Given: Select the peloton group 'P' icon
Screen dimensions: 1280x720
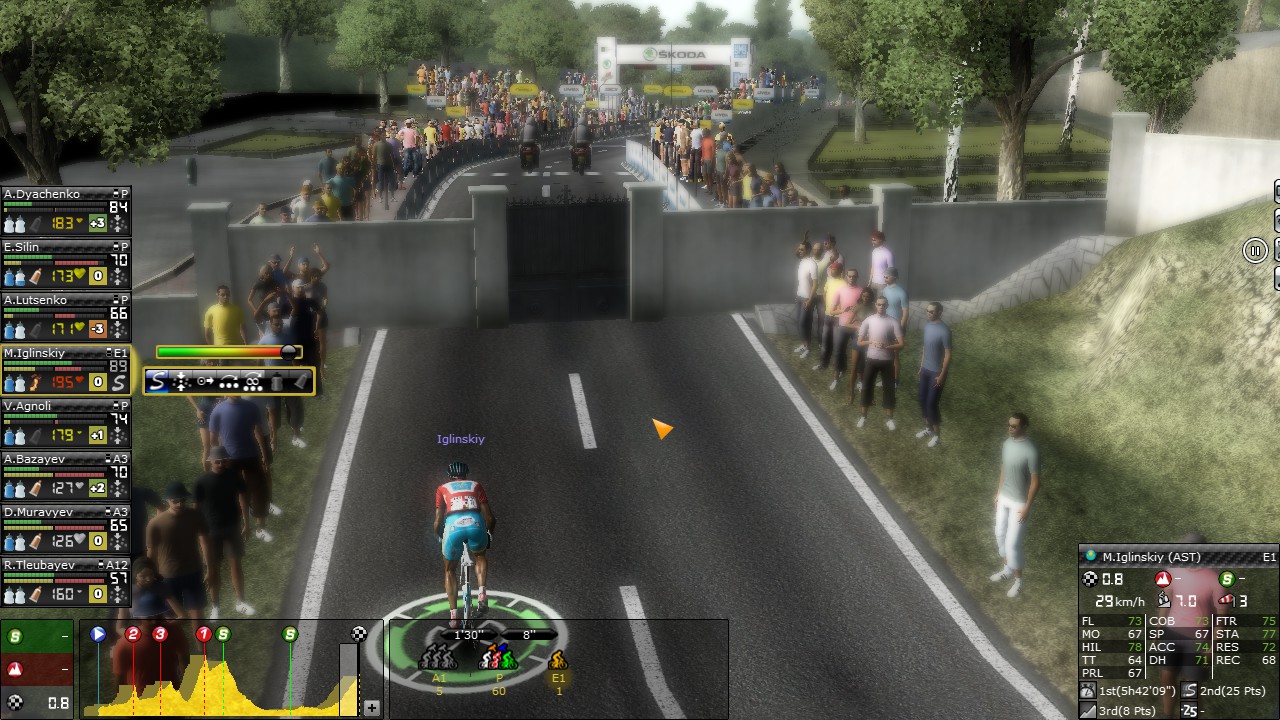Looking at the screenshot, I should (498, 659).
